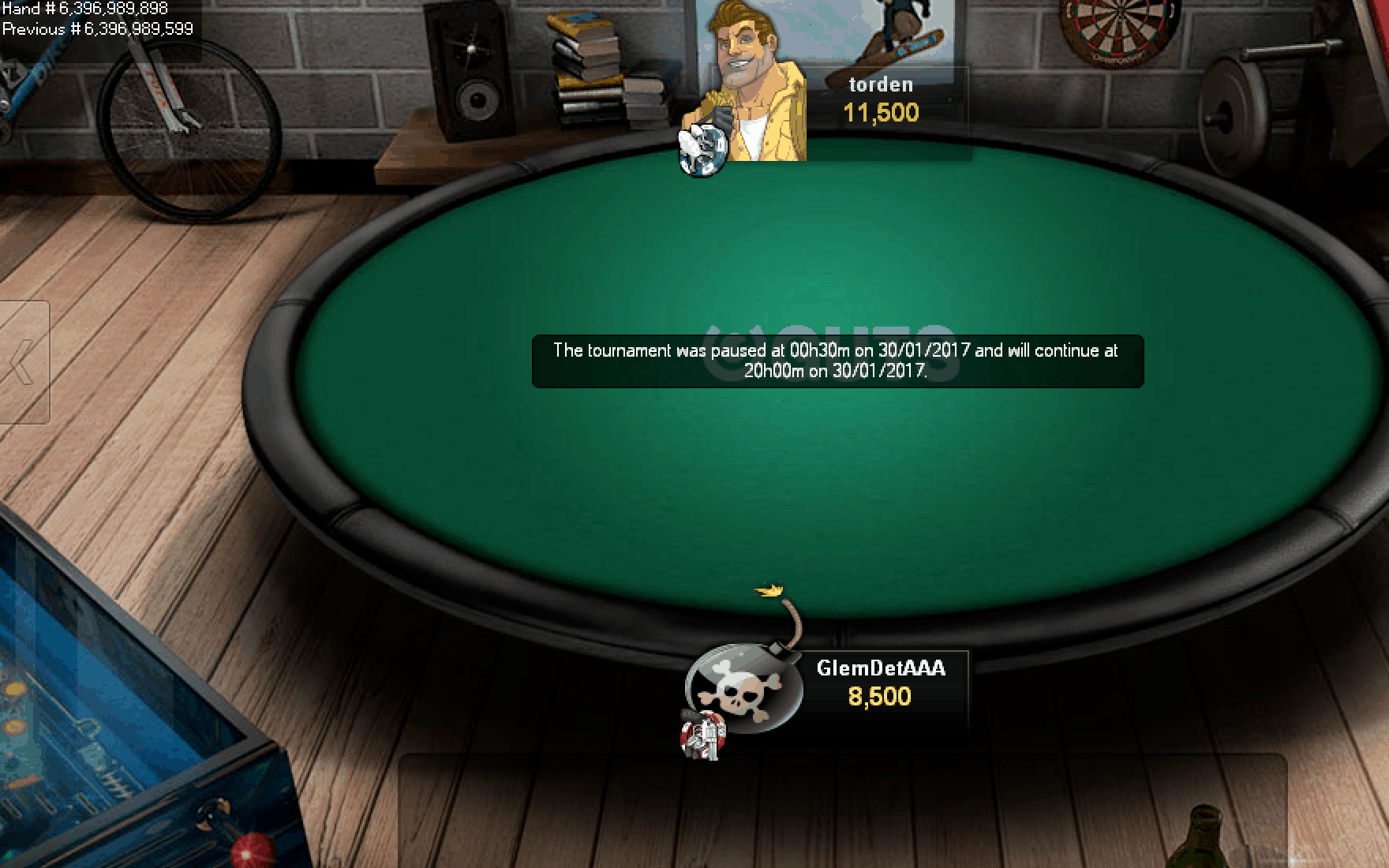Open the previous hand number link

point(98,30)
